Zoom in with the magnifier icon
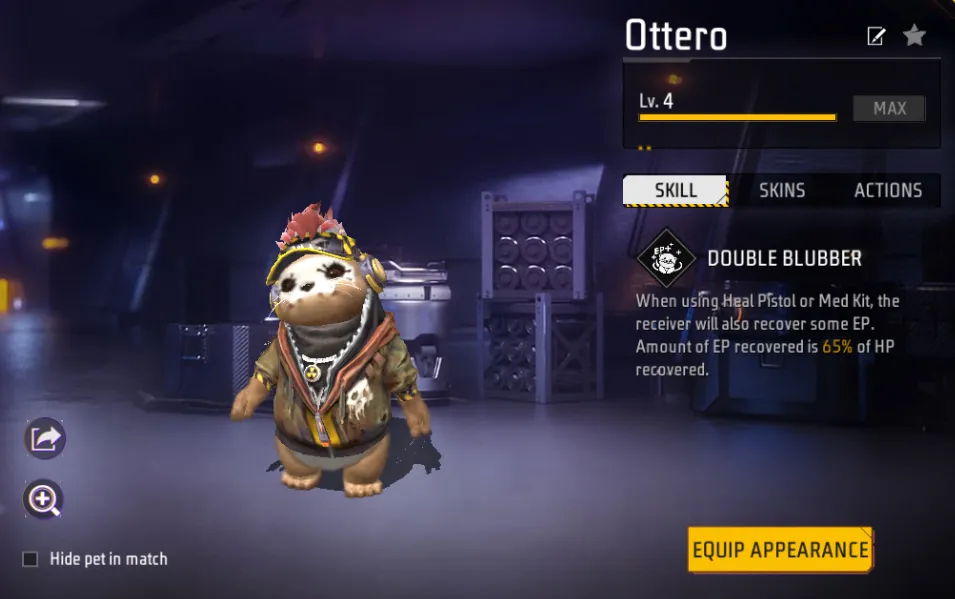955x599 pixels. [45, 500]
